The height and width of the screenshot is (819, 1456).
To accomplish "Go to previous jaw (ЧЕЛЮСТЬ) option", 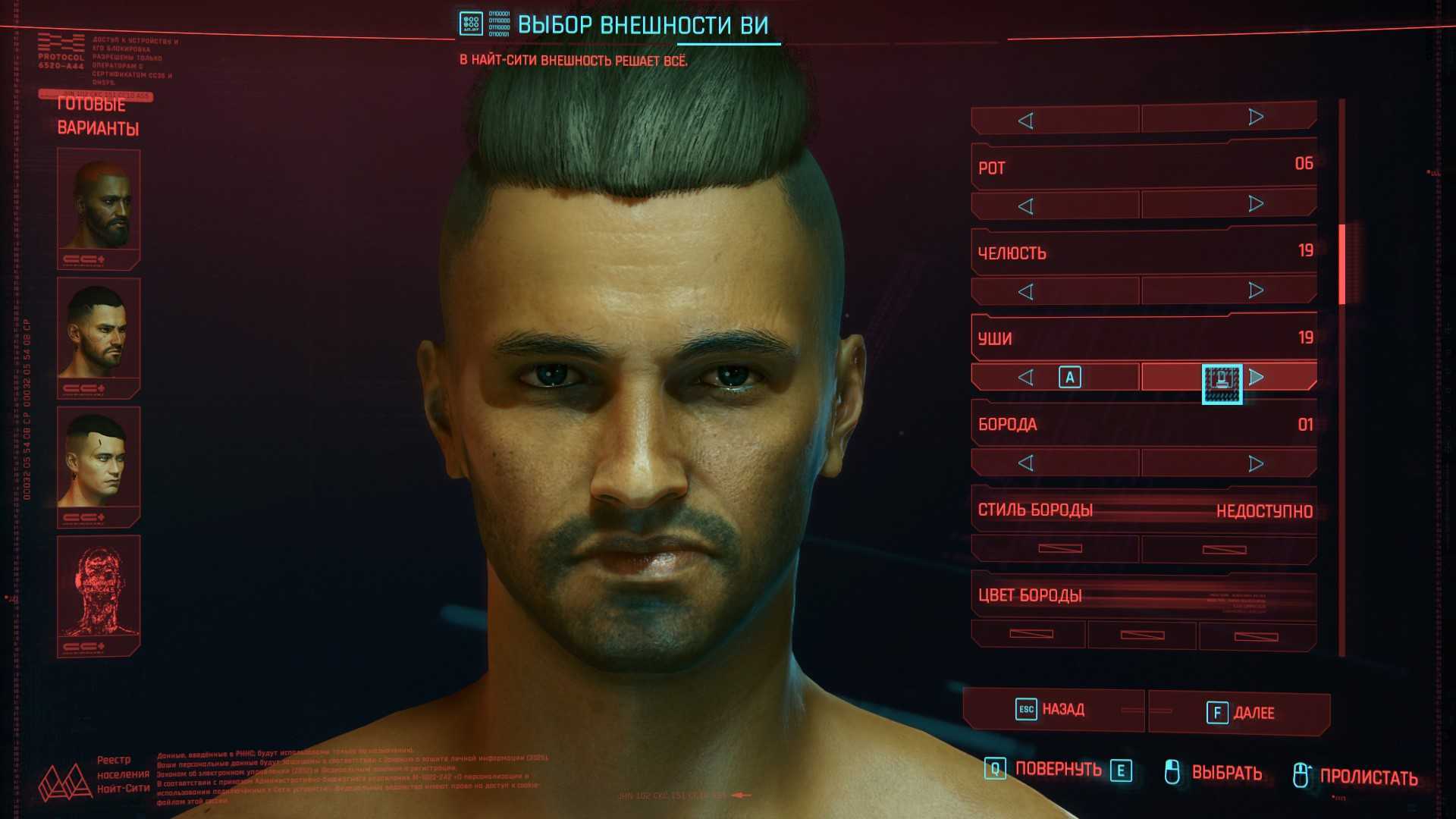I will point(1026,292).
